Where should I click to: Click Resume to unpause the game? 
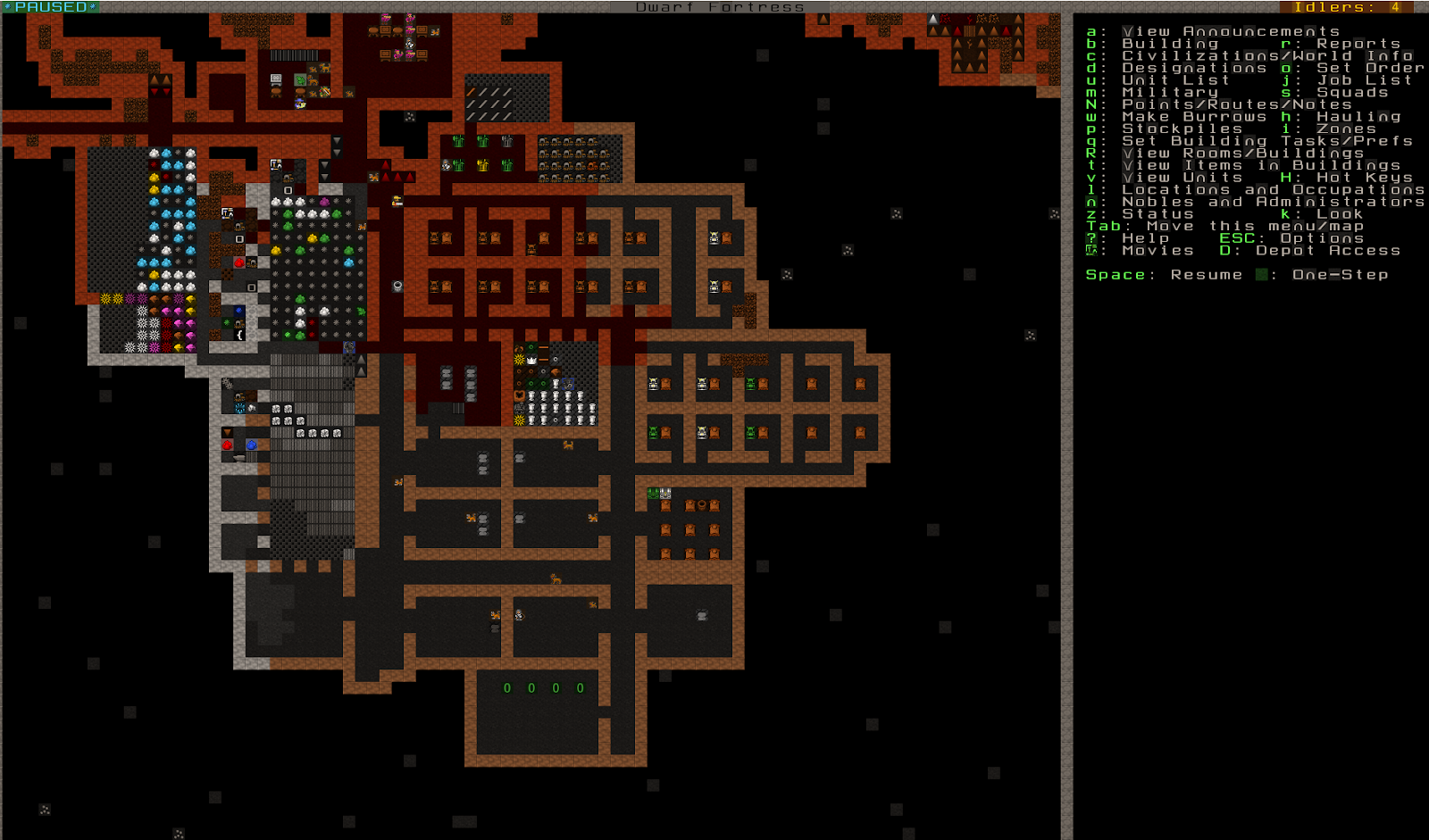coord(1206,275)
